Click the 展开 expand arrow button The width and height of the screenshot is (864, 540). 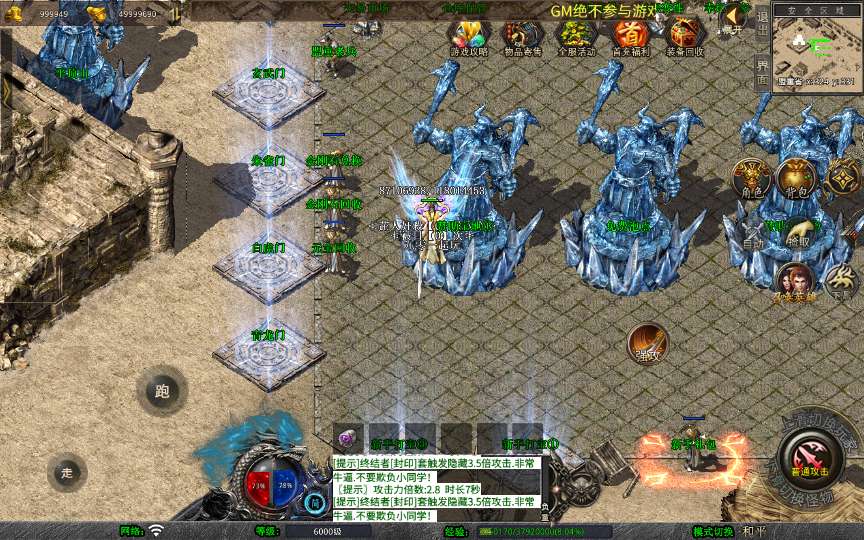point(734,18)
